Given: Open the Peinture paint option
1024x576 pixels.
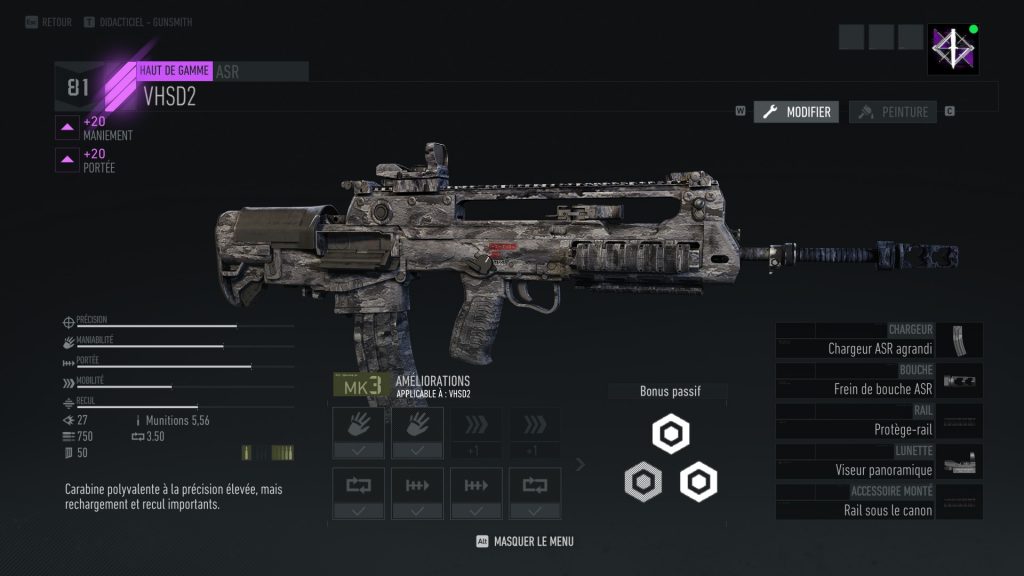Looking at the screenshot, I should point(893,112).
